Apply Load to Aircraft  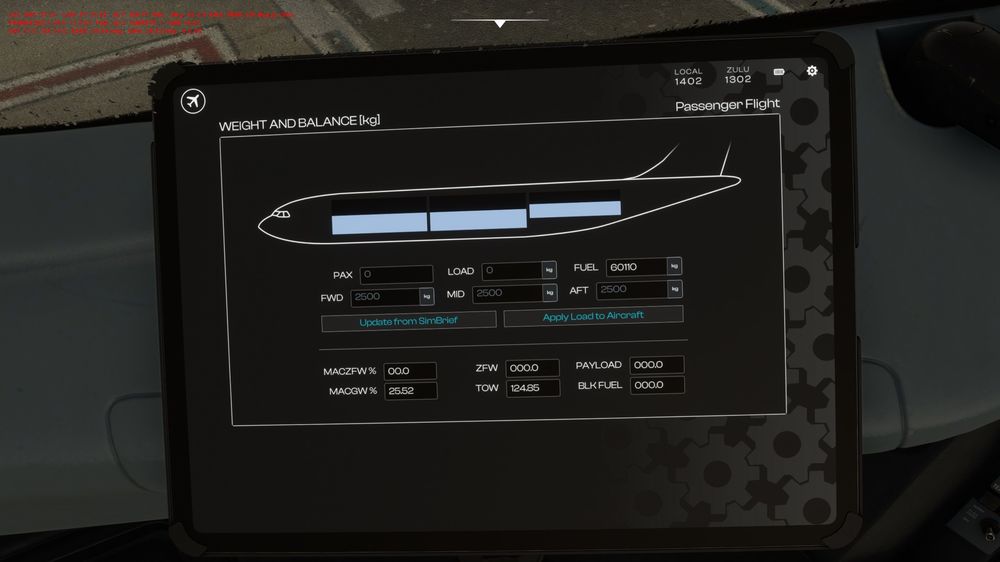[x=593, y=316]
